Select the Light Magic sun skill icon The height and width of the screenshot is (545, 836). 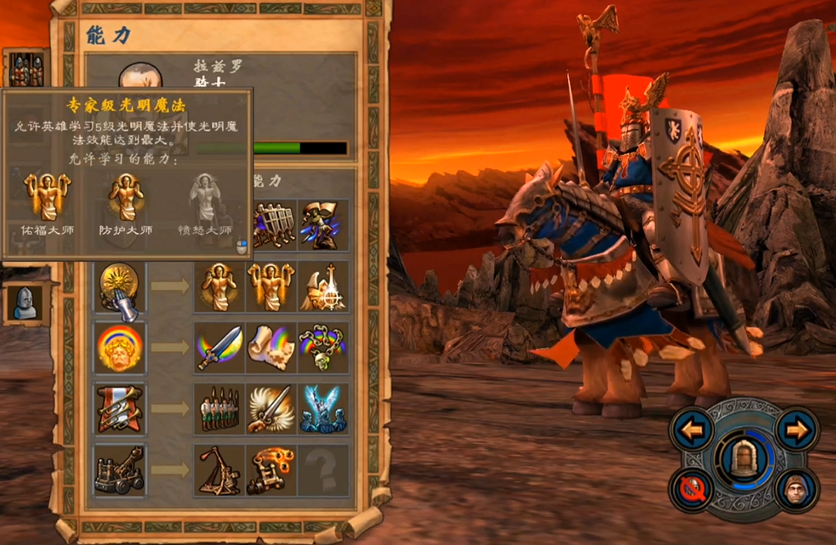[120, 288]
